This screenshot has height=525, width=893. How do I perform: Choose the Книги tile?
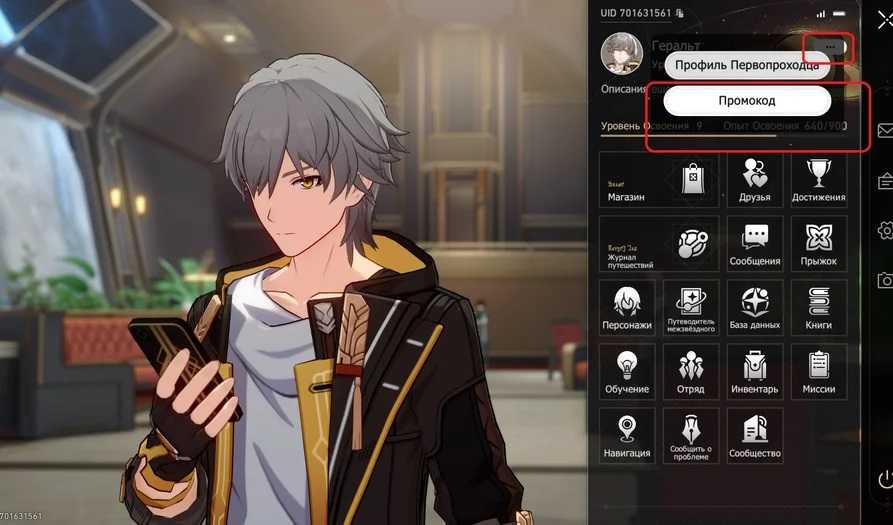coord(818,308)
